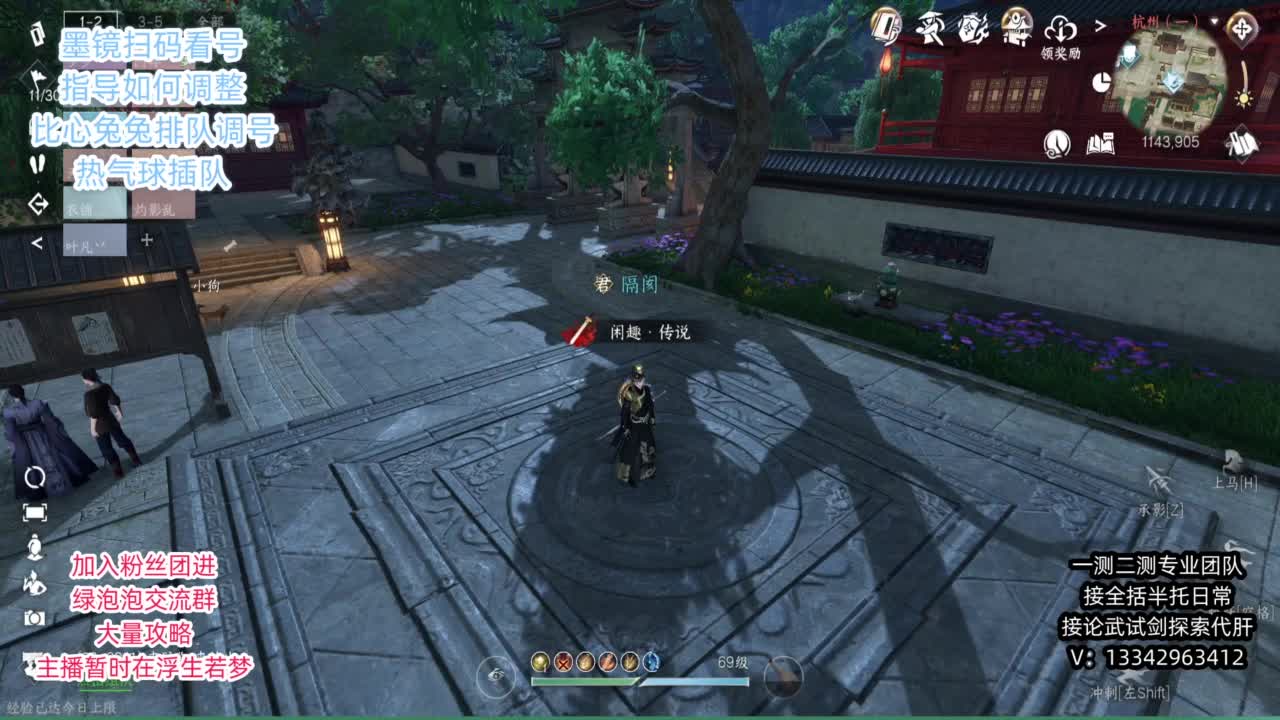The image size is (1280, 720).
Task: Collapse the chat panel with the left chevron
Action: [37, 243]
